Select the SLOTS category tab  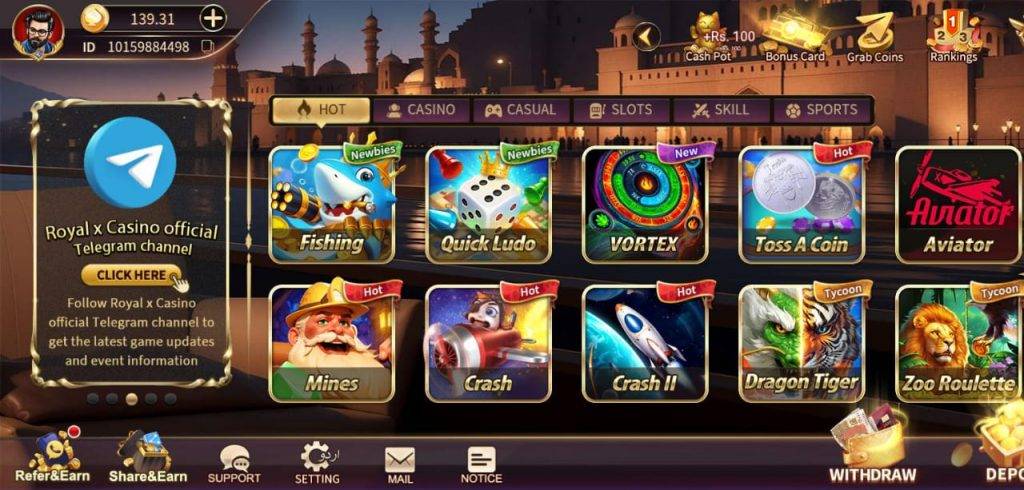tap(620, 110)
